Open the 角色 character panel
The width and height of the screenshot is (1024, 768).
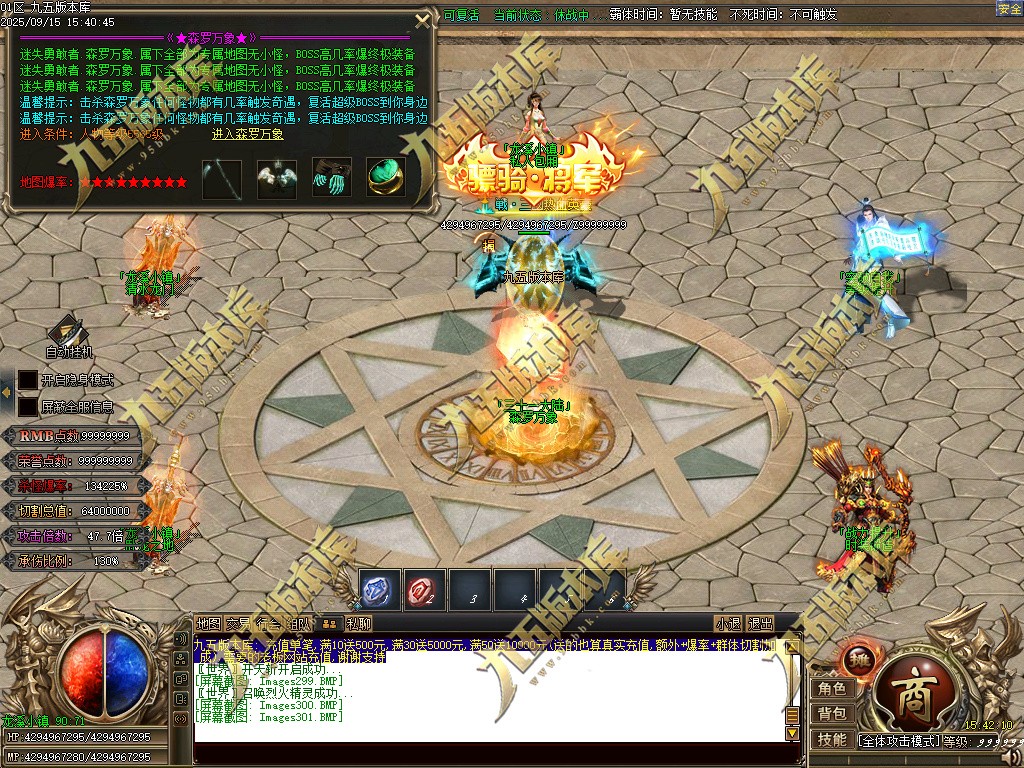pyautogui.click(x=832, y=689)
